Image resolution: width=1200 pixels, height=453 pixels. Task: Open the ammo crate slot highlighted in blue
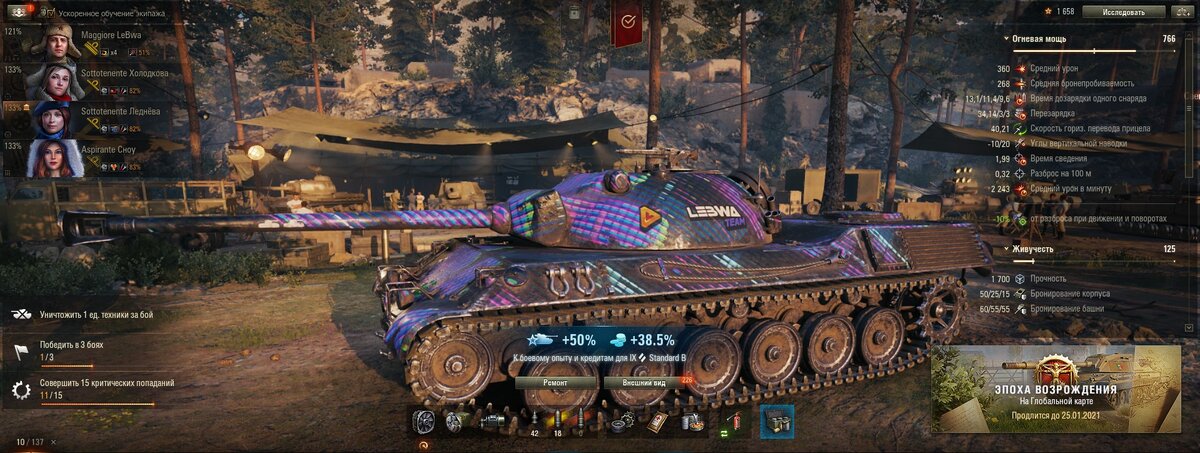coord(777,422)
